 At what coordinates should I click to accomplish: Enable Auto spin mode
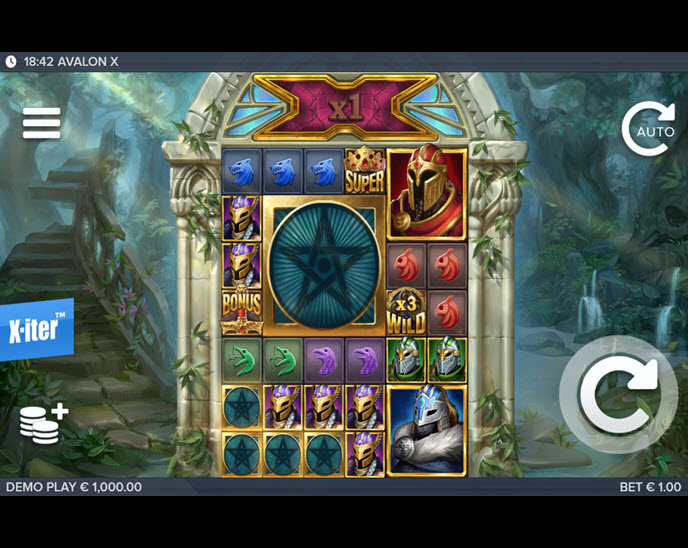point(648,128)
